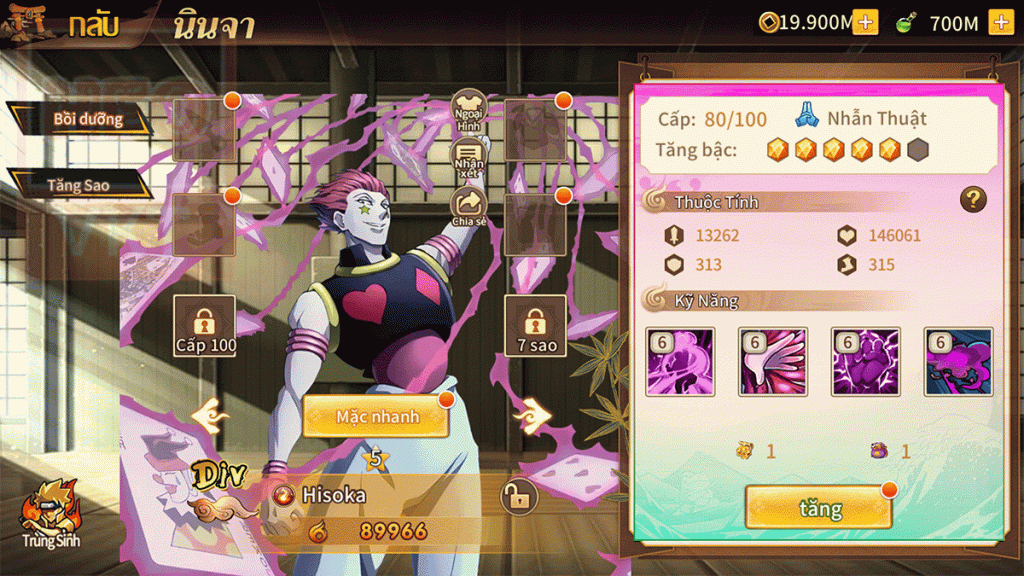
Task: Tap the Chia sẻ share button
Action: point(469,207)
